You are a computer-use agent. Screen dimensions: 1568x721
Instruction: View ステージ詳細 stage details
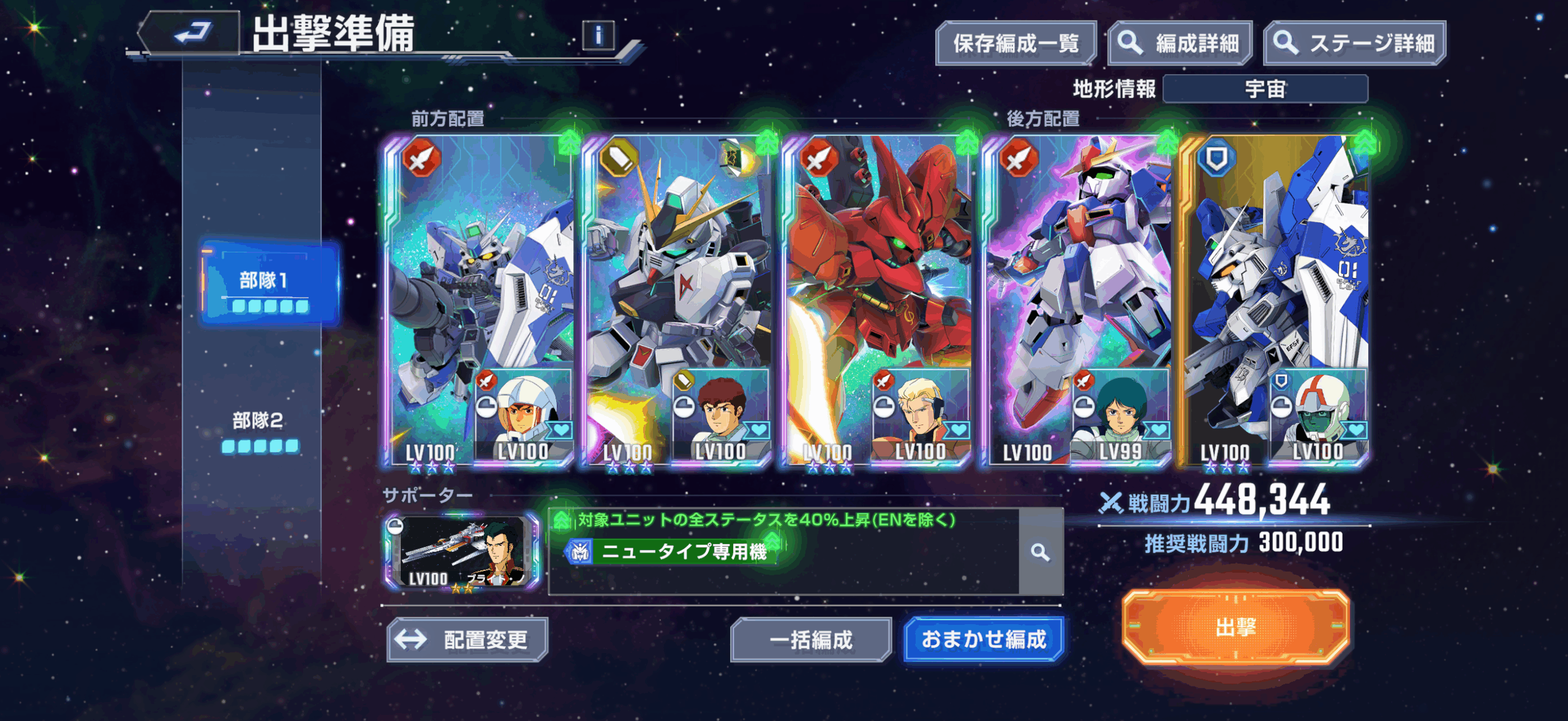click(1354, 43)
